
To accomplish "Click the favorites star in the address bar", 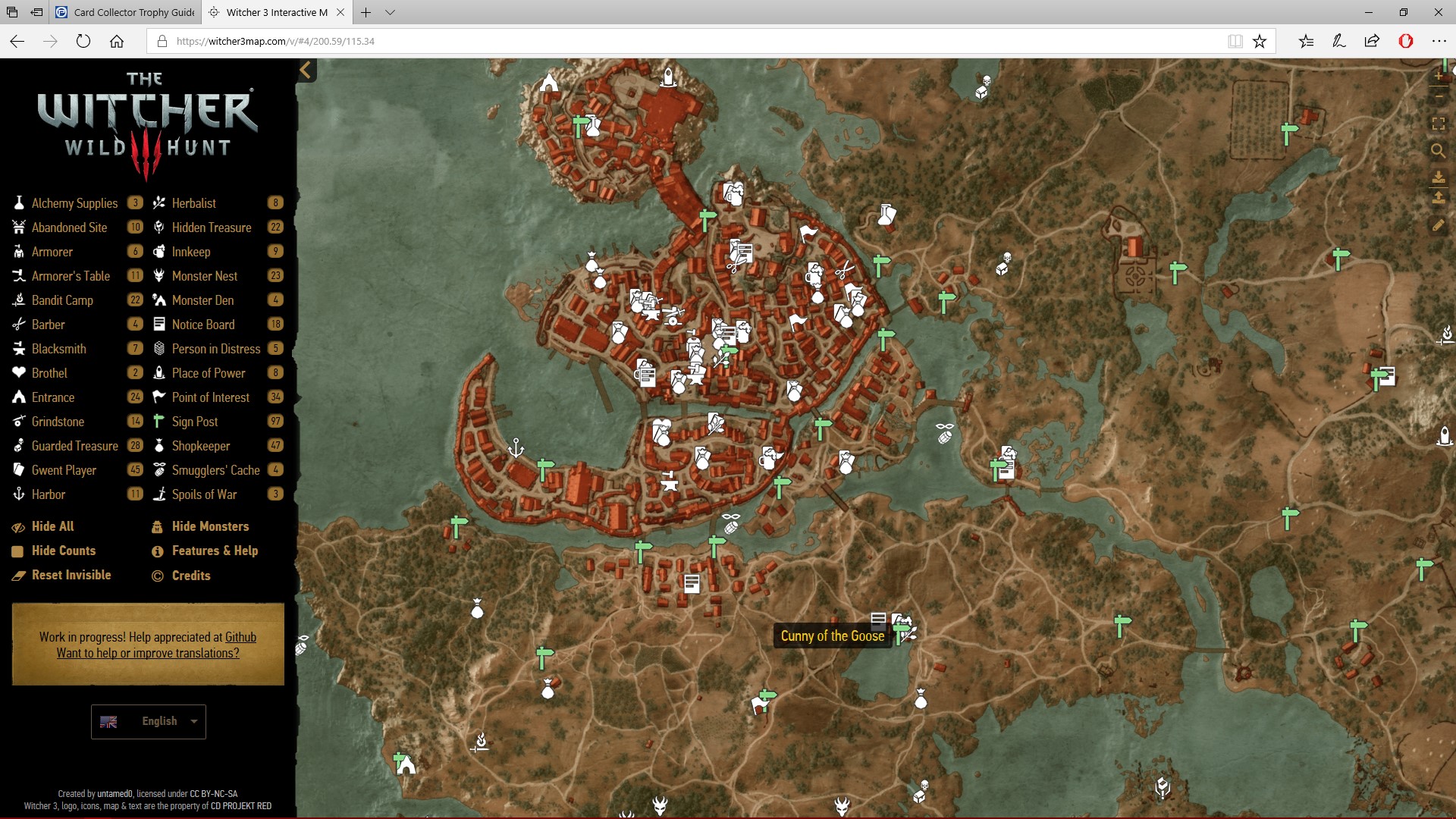I will [1261, 42].
